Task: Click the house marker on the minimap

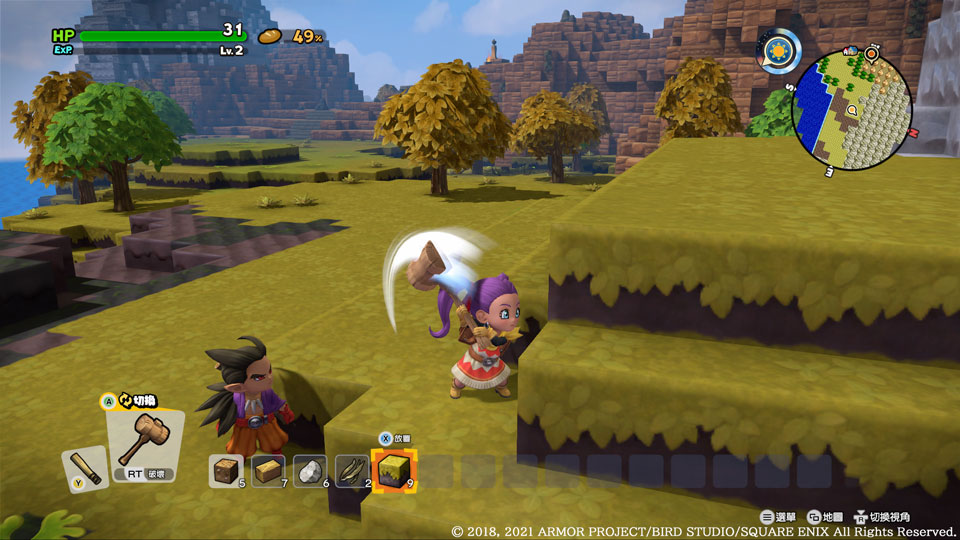Action: coord(851,52)
